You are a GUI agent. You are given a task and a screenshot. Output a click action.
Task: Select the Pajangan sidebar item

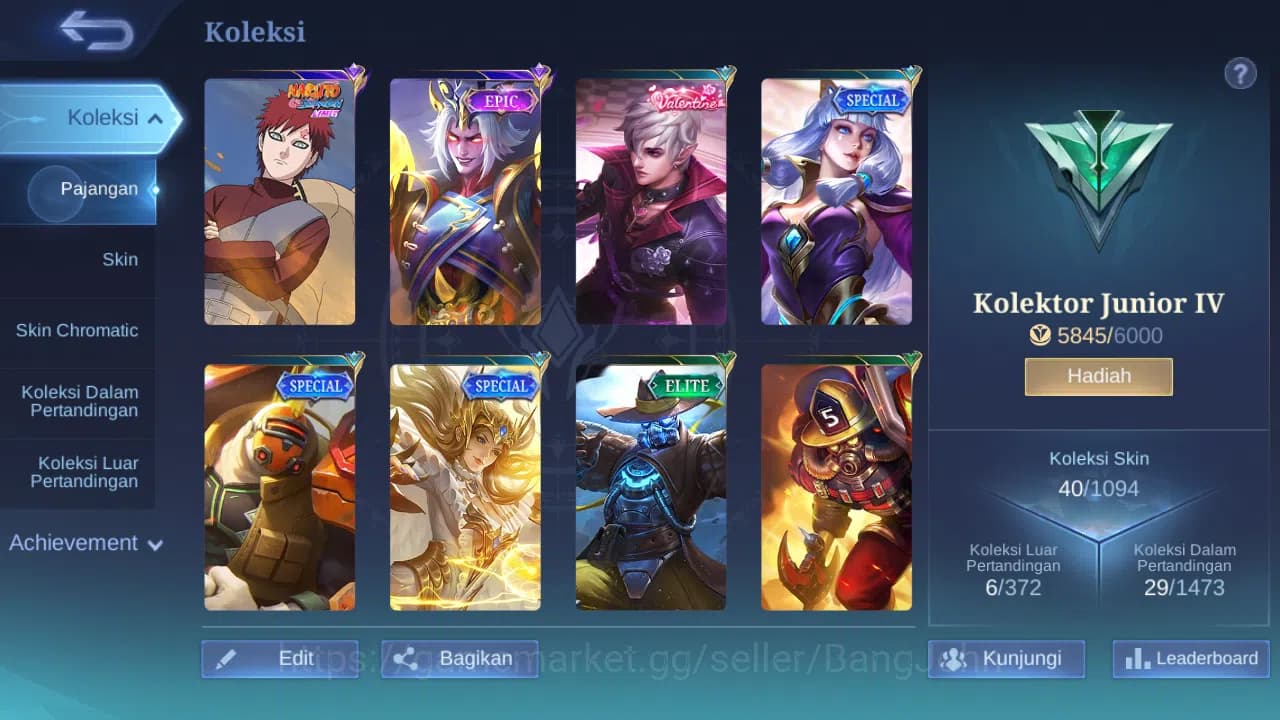click(x=102, y=188)
